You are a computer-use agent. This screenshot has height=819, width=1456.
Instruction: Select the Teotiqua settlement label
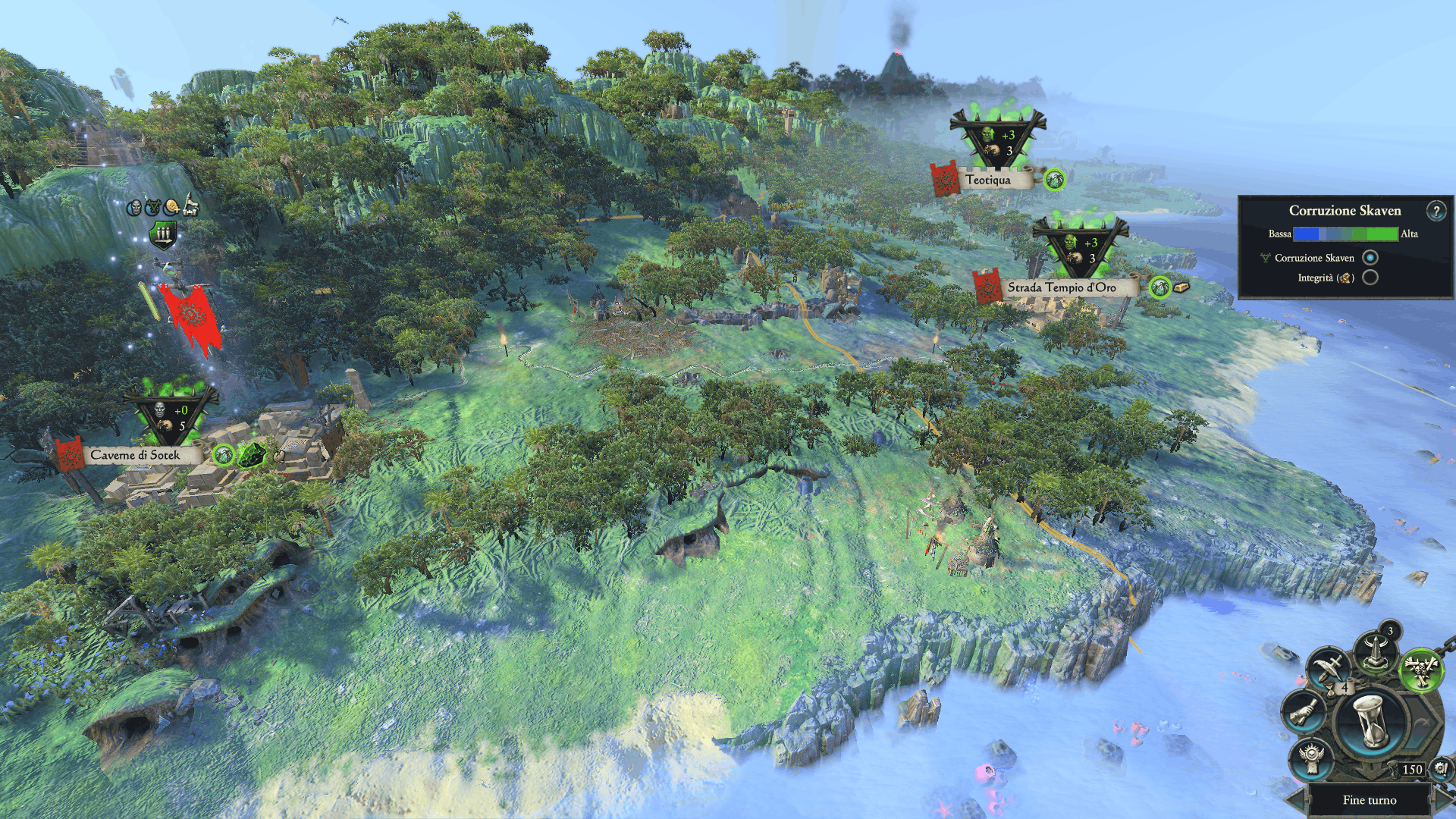[x=987, y=180]
